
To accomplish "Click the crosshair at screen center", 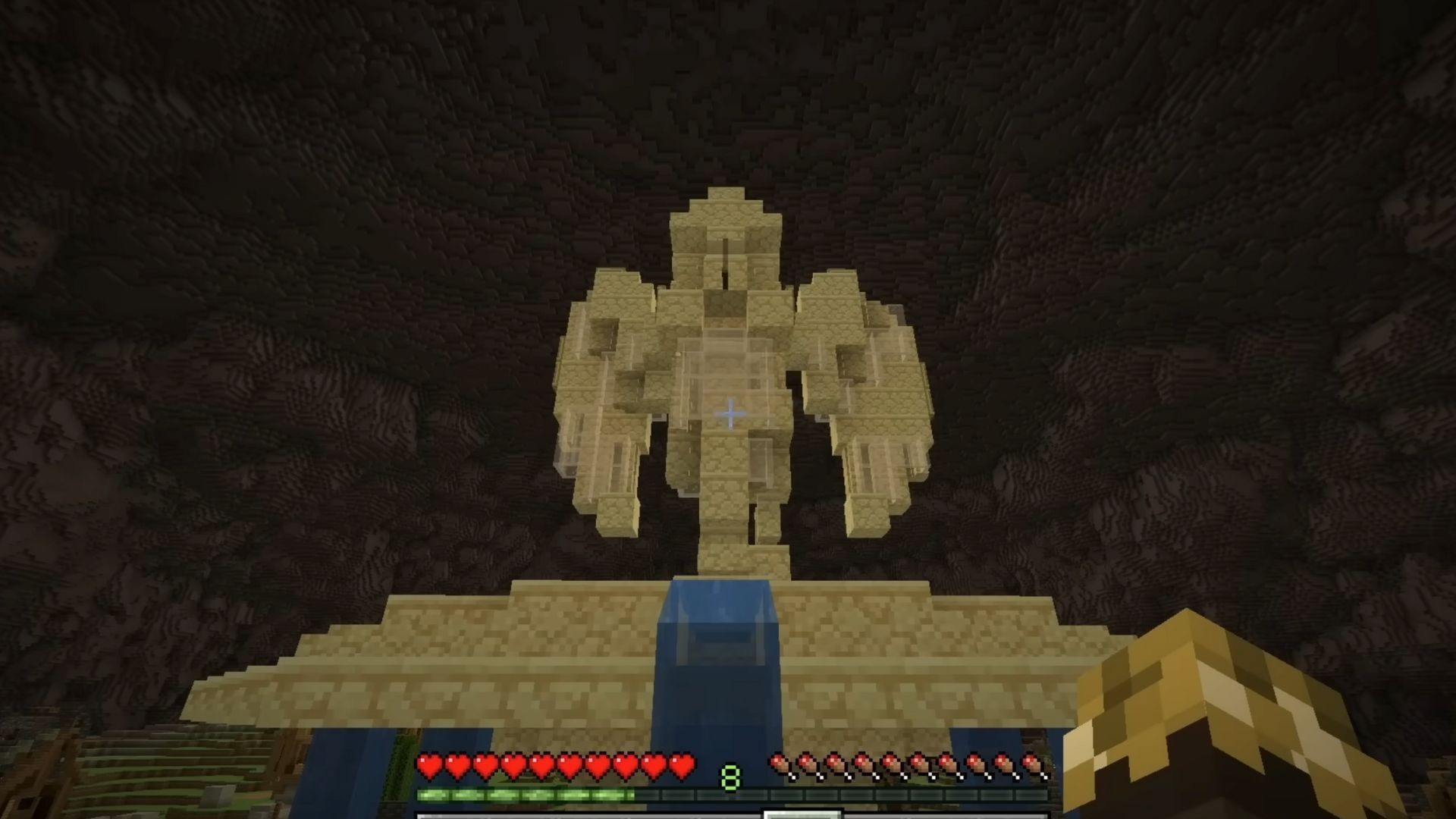I will tap(730, 413).
